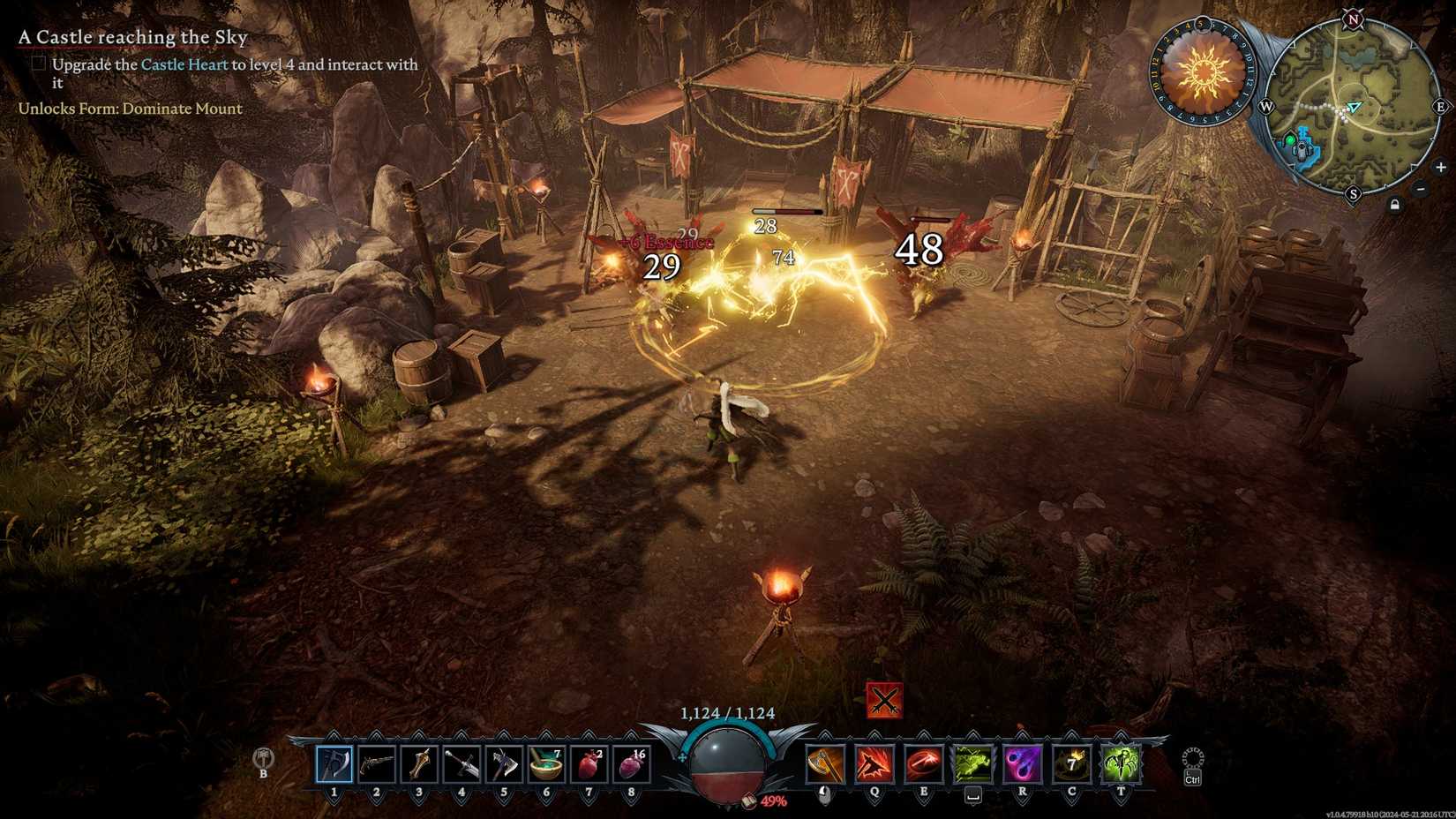
Task: Zoom out the minimap with the minus button
Action: 1420,189
